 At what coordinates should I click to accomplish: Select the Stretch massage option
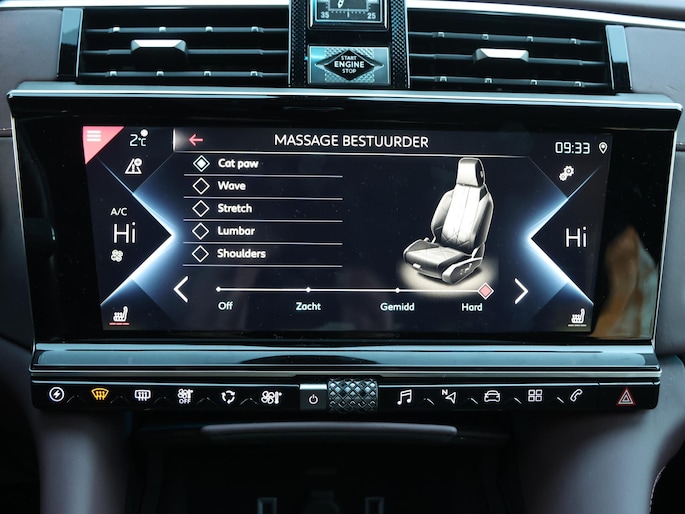point(234,208)
